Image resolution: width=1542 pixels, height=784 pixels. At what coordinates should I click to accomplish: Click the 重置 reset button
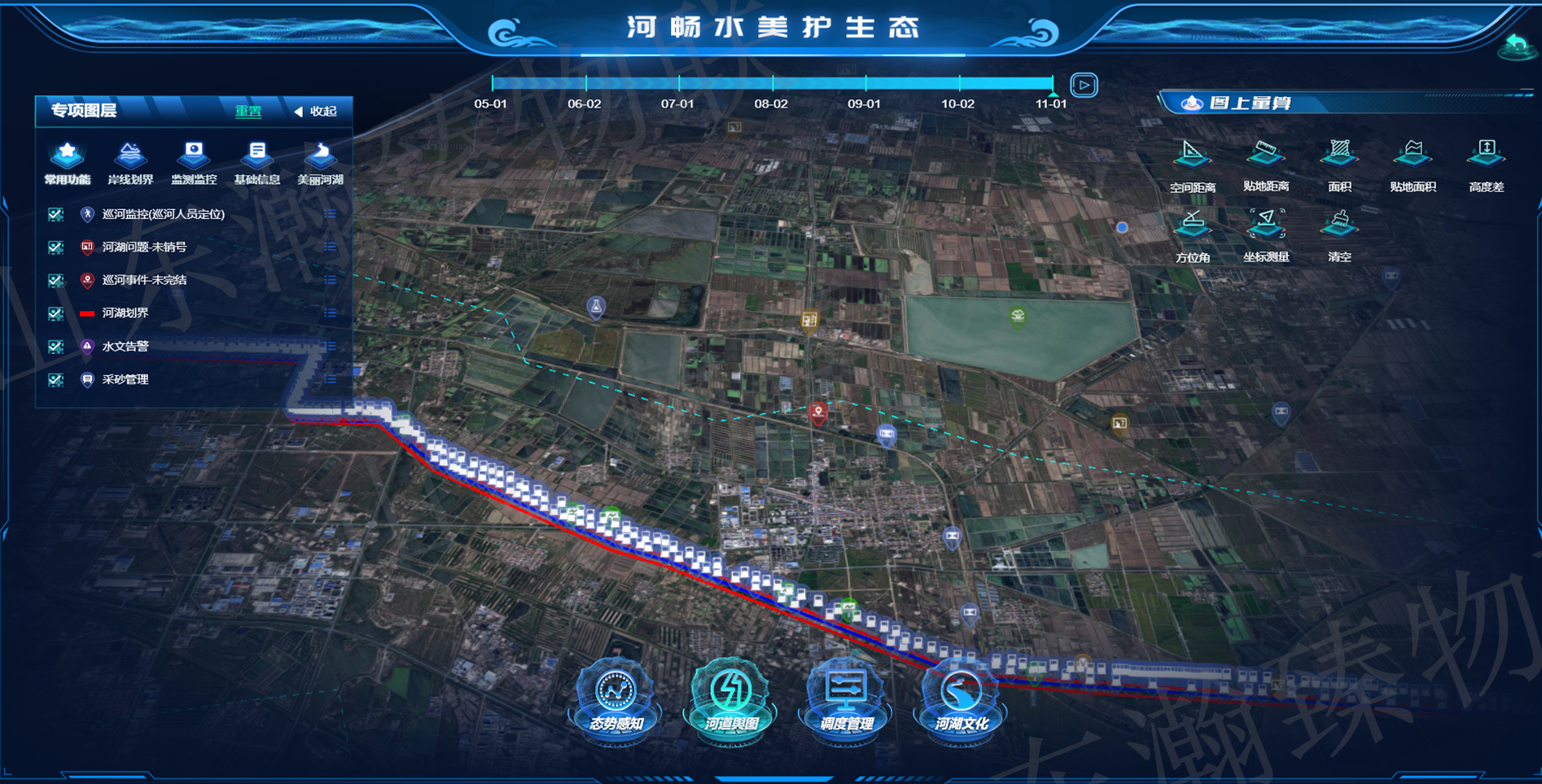248,112
